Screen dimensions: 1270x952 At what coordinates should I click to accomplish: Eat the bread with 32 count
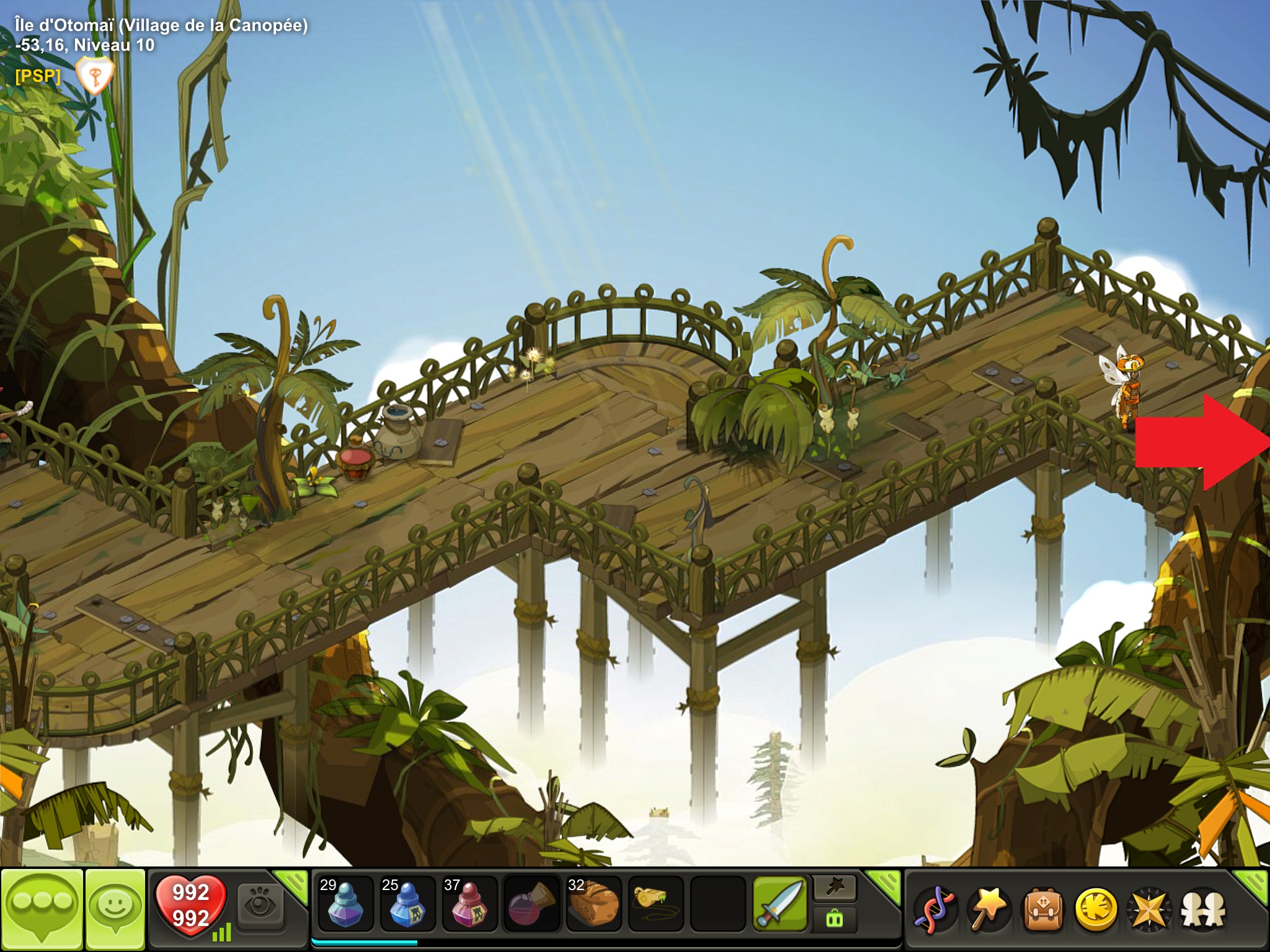[x=593, y=904]
